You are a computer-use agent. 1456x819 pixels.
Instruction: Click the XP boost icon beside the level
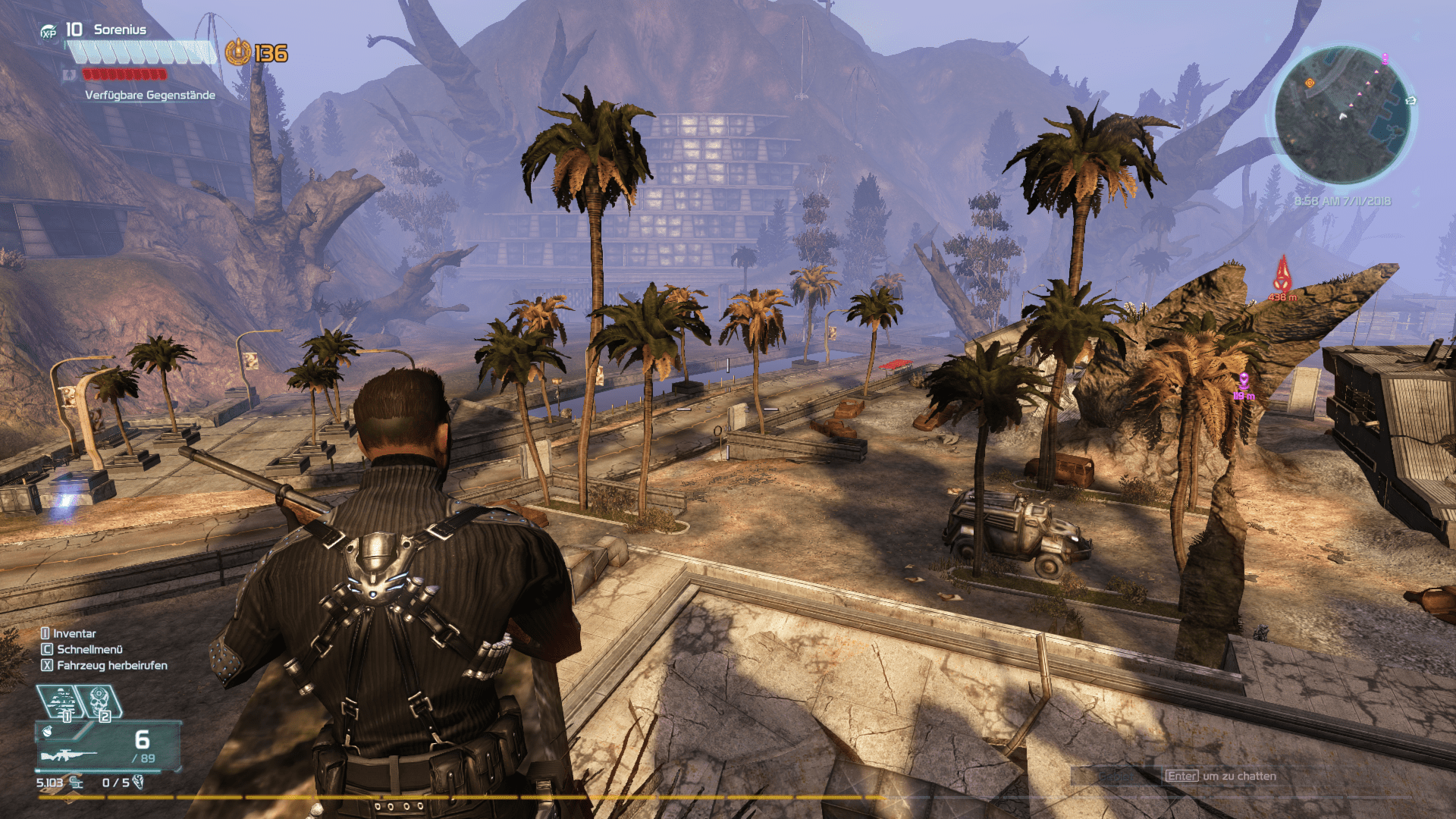pos(49,31)
